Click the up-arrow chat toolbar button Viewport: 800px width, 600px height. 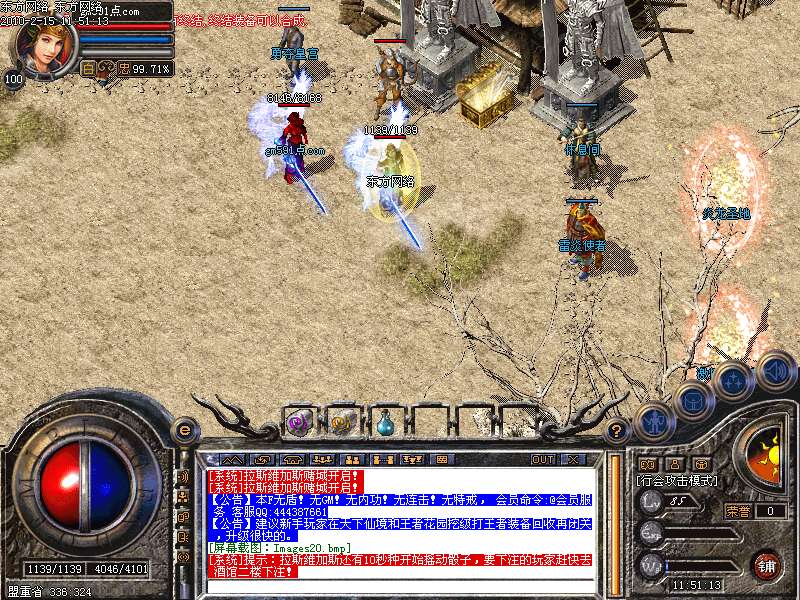(232, 459)
